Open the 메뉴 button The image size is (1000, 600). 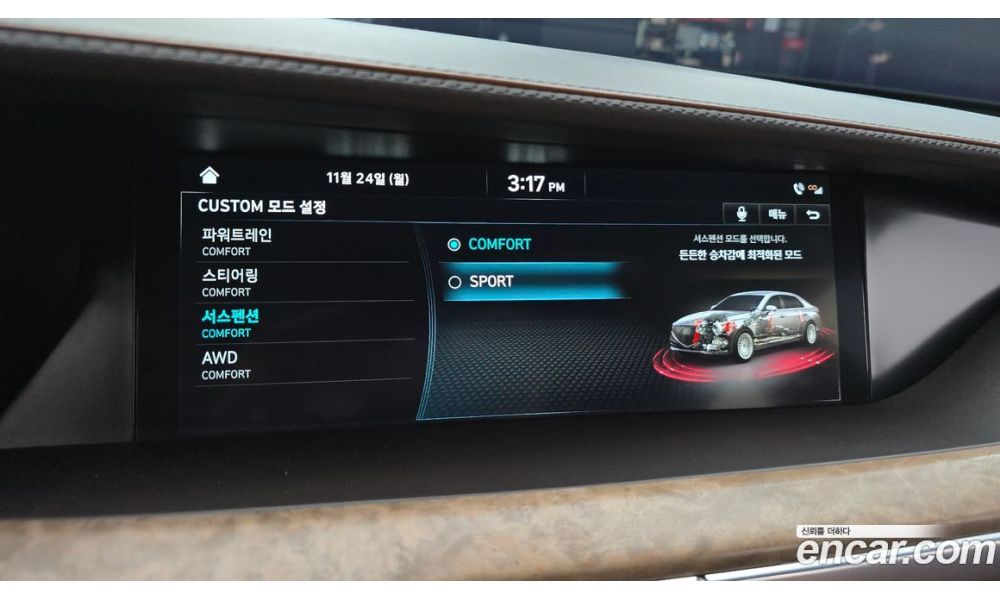(x=777, y=214)
